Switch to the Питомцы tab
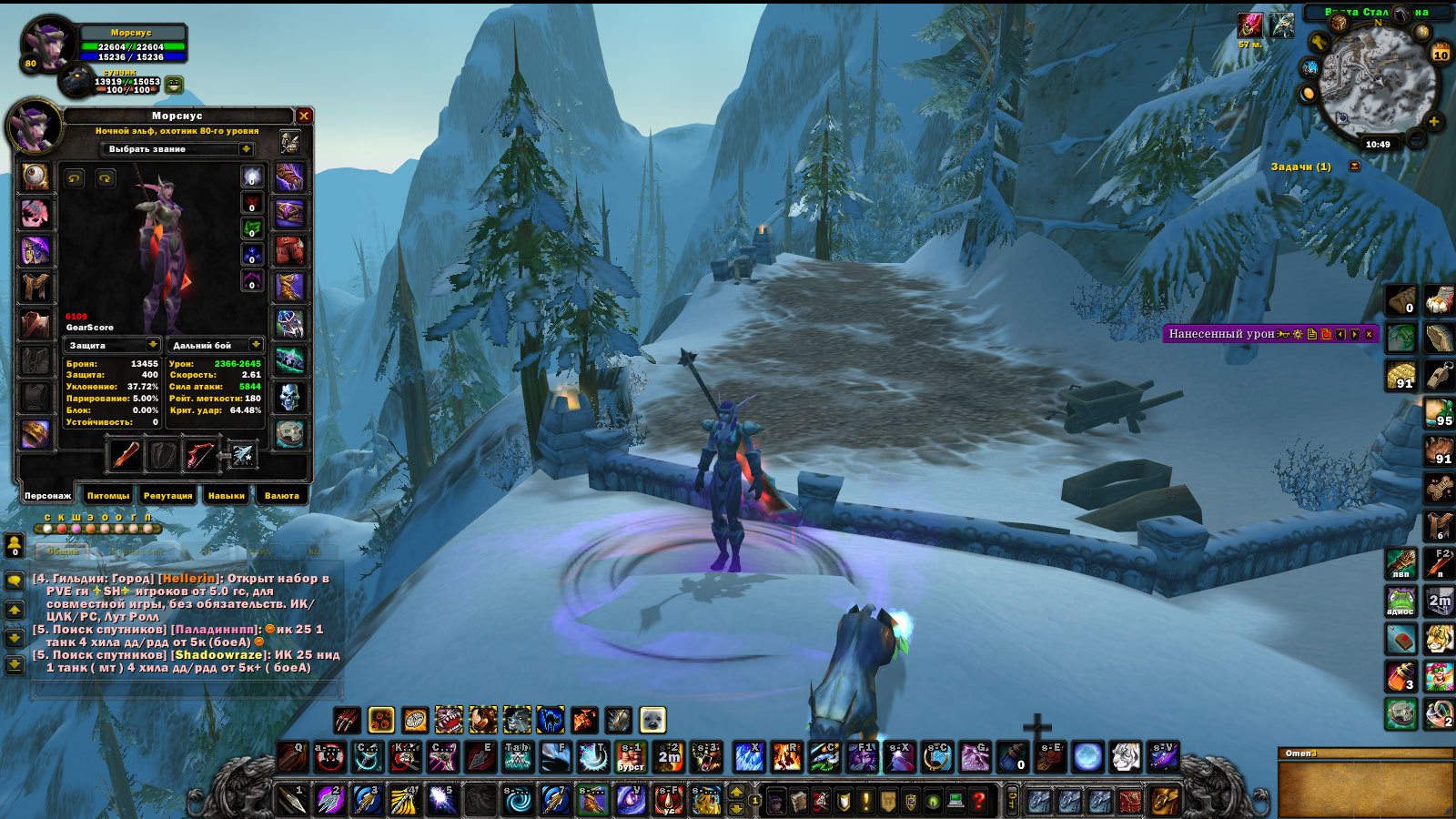 [108, 496]
